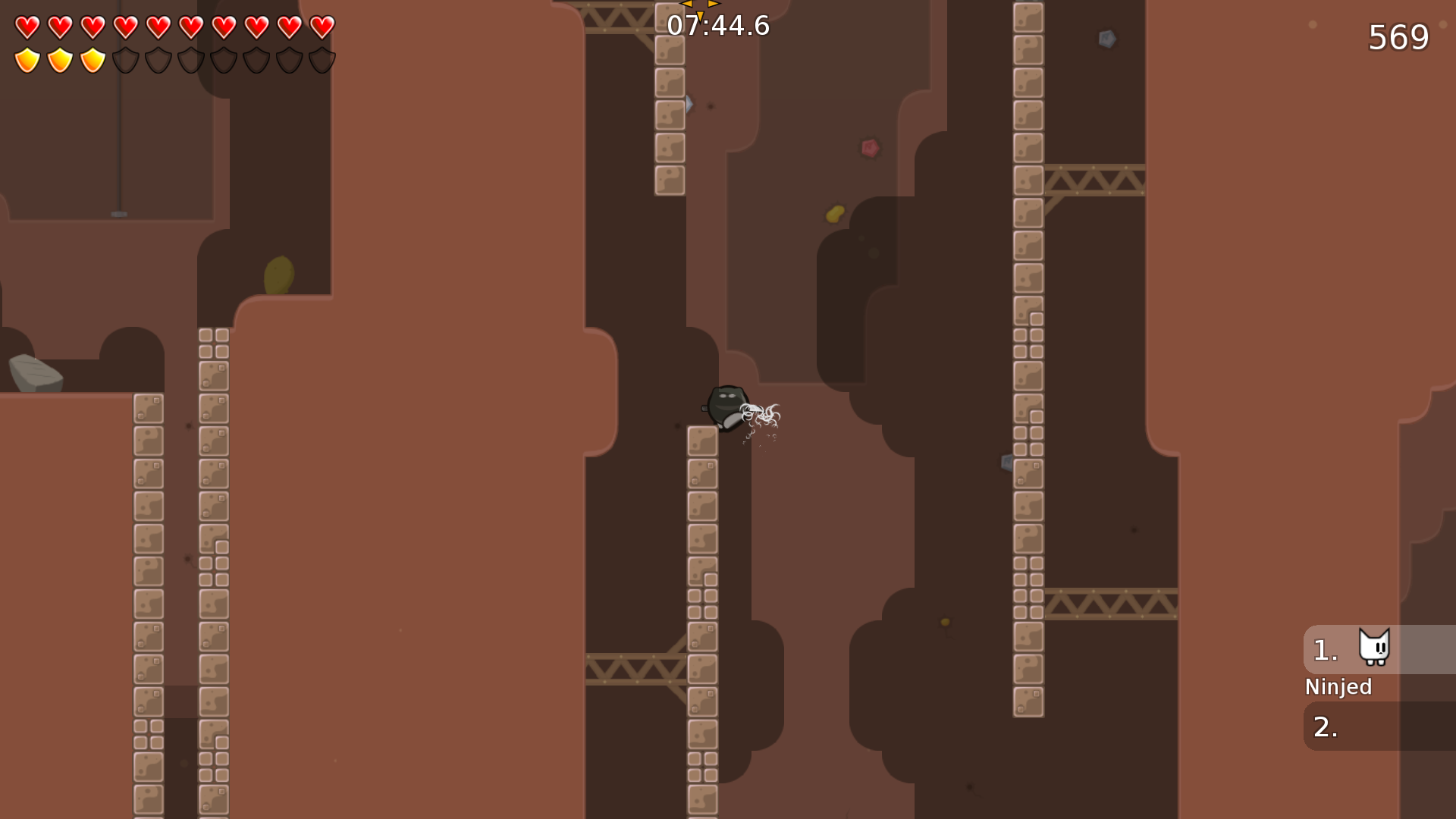Click the score counter showing 569

(x=1399, y=36)
